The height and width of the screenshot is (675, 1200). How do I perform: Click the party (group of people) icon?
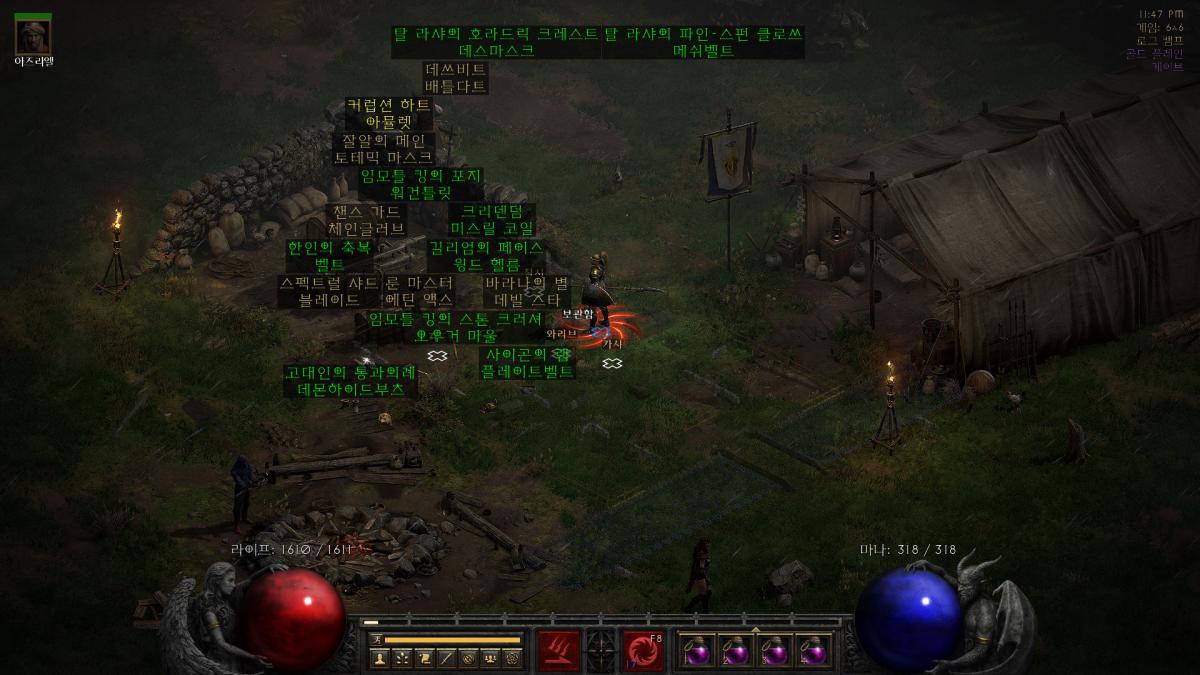click(490, 658)
